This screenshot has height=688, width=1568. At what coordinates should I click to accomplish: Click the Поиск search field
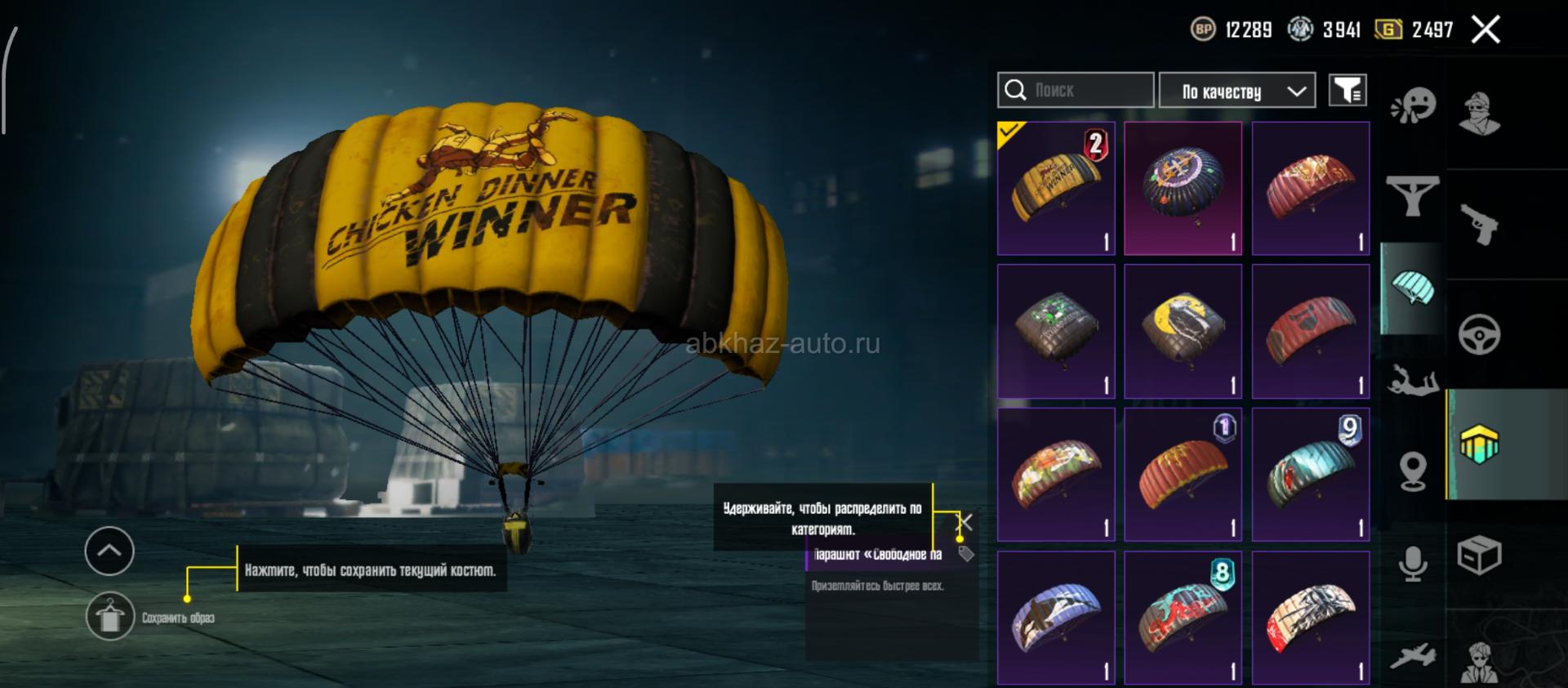pyautogui.click(x=1076, y=90)
